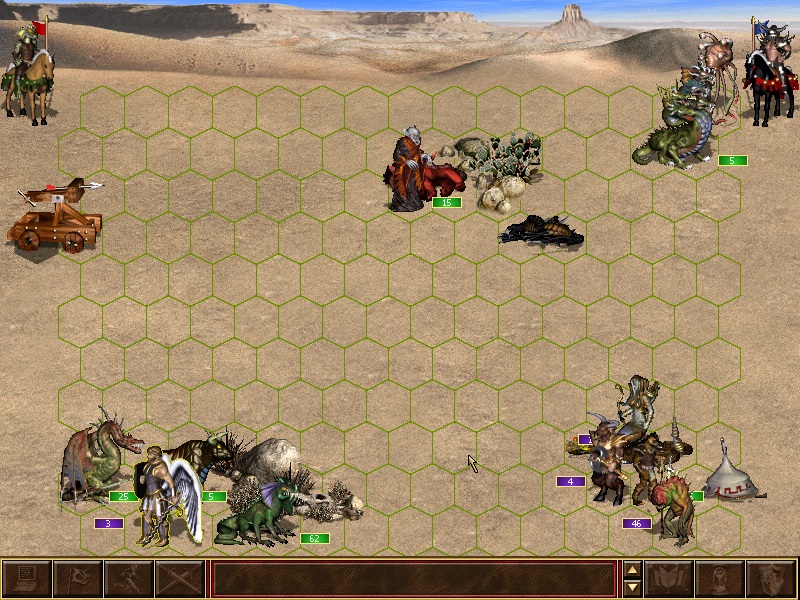Open the spellbook to cast a spell
The image size is (800, 600).
click(x=670, y=579)
